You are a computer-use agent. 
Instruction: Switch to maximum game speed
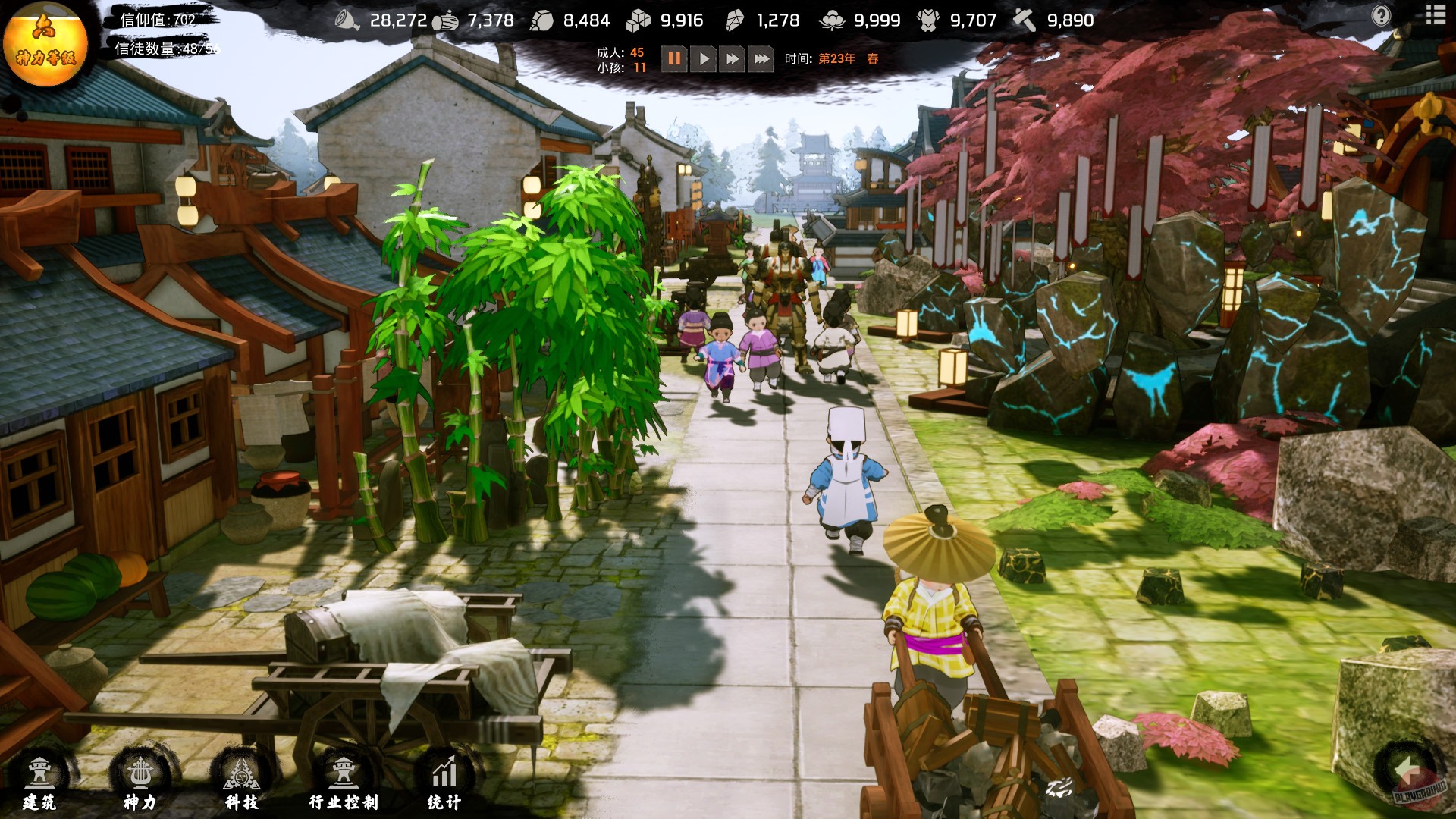coord(759,58)
